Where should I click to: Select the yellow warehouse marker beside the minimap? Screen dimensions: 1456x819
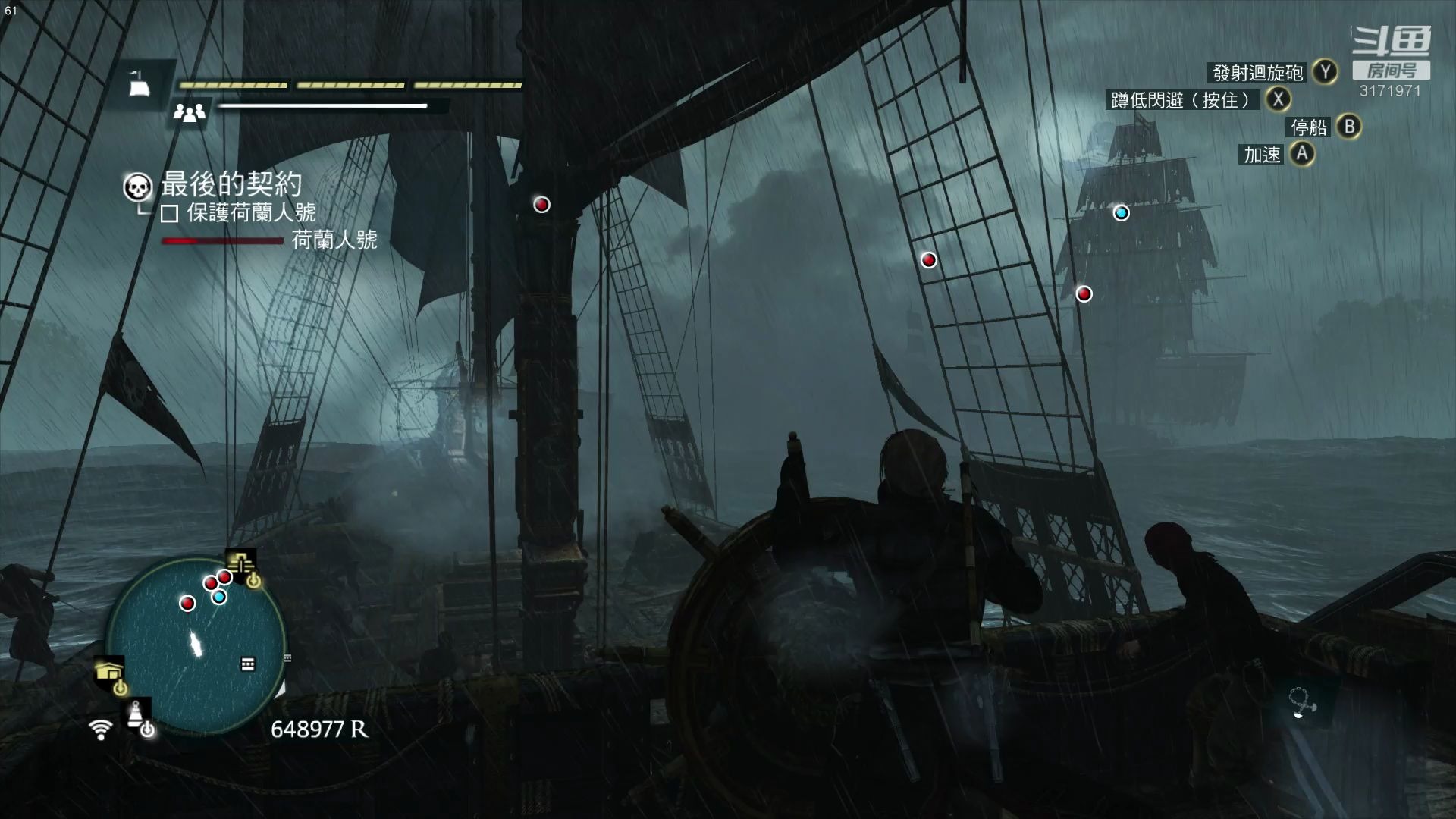coord(109,671)
